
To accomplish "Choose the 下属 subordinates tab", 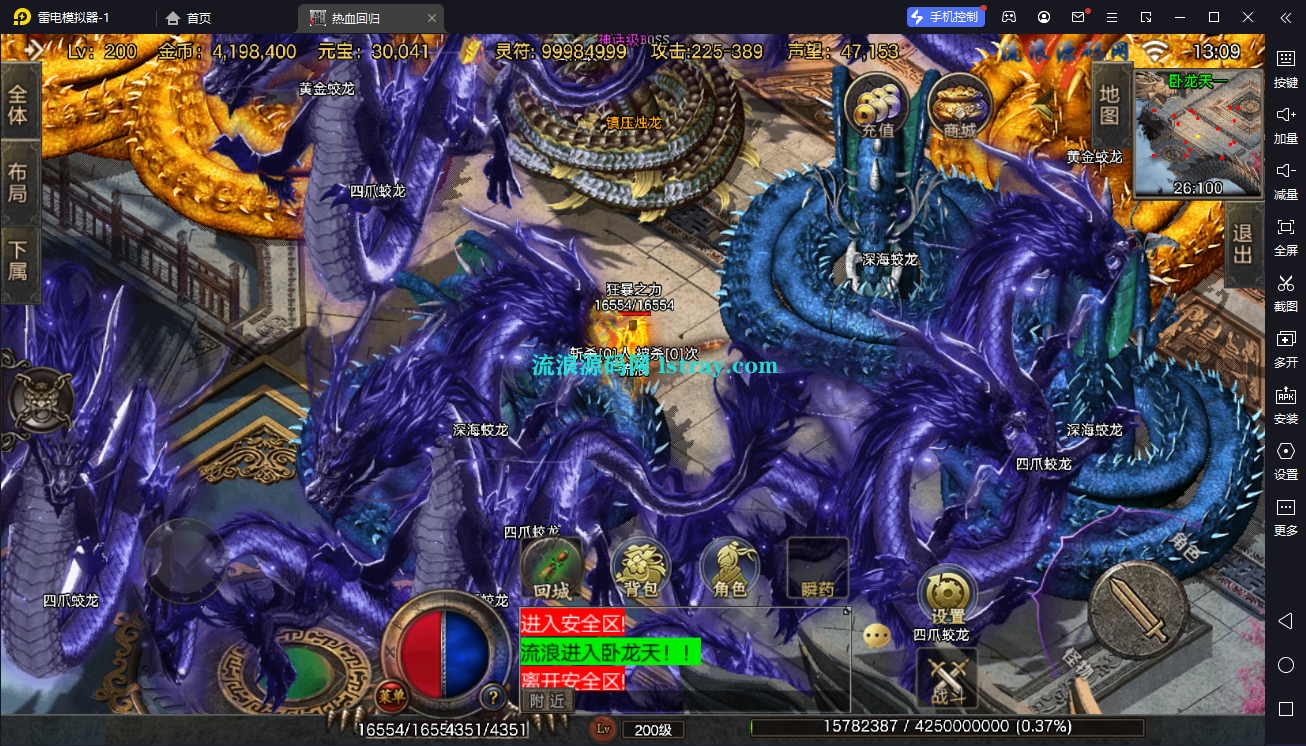I will click(19, 259).
